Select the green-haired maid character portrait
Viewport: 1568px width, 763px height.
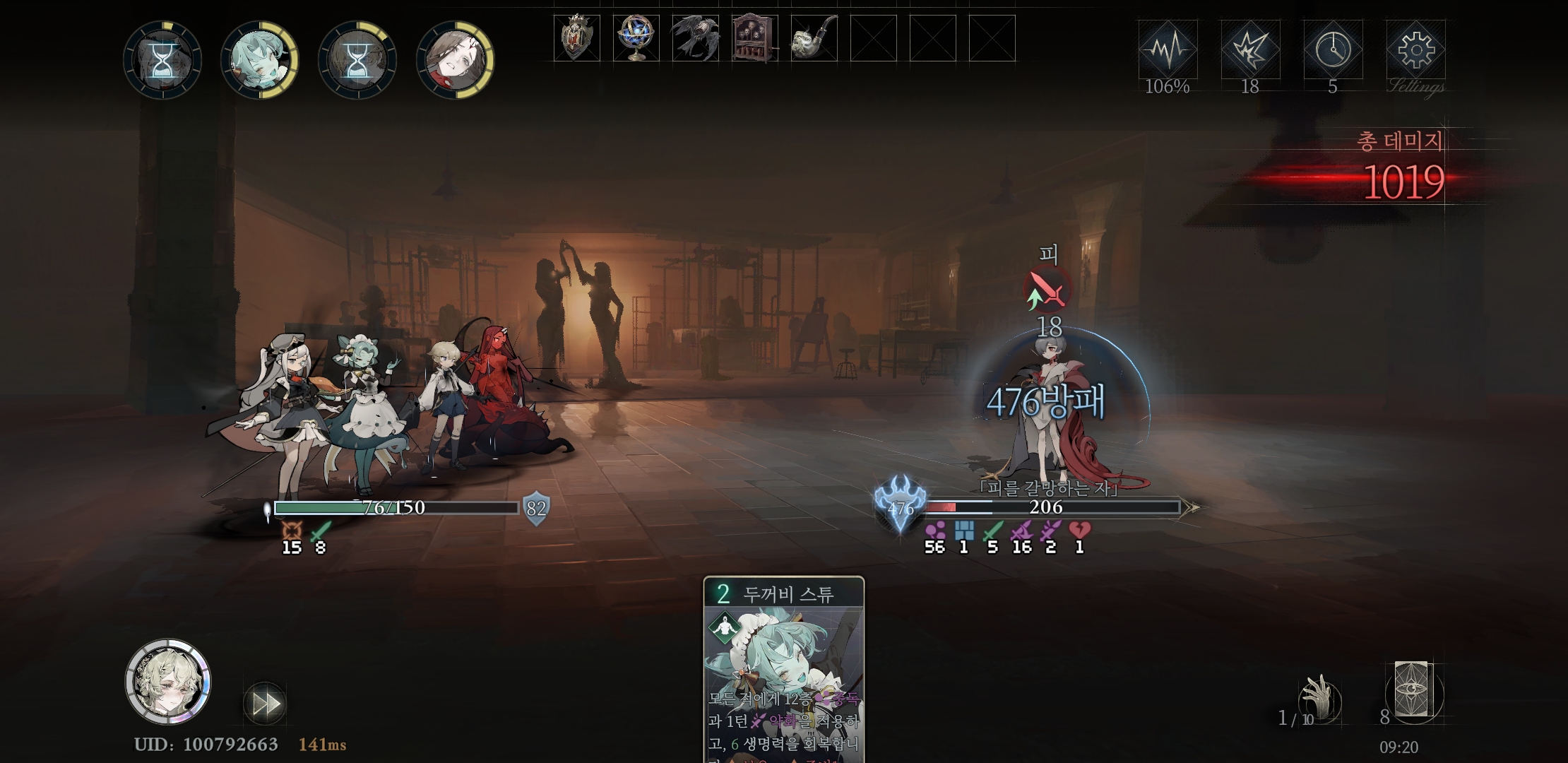(x=259, y=60)
